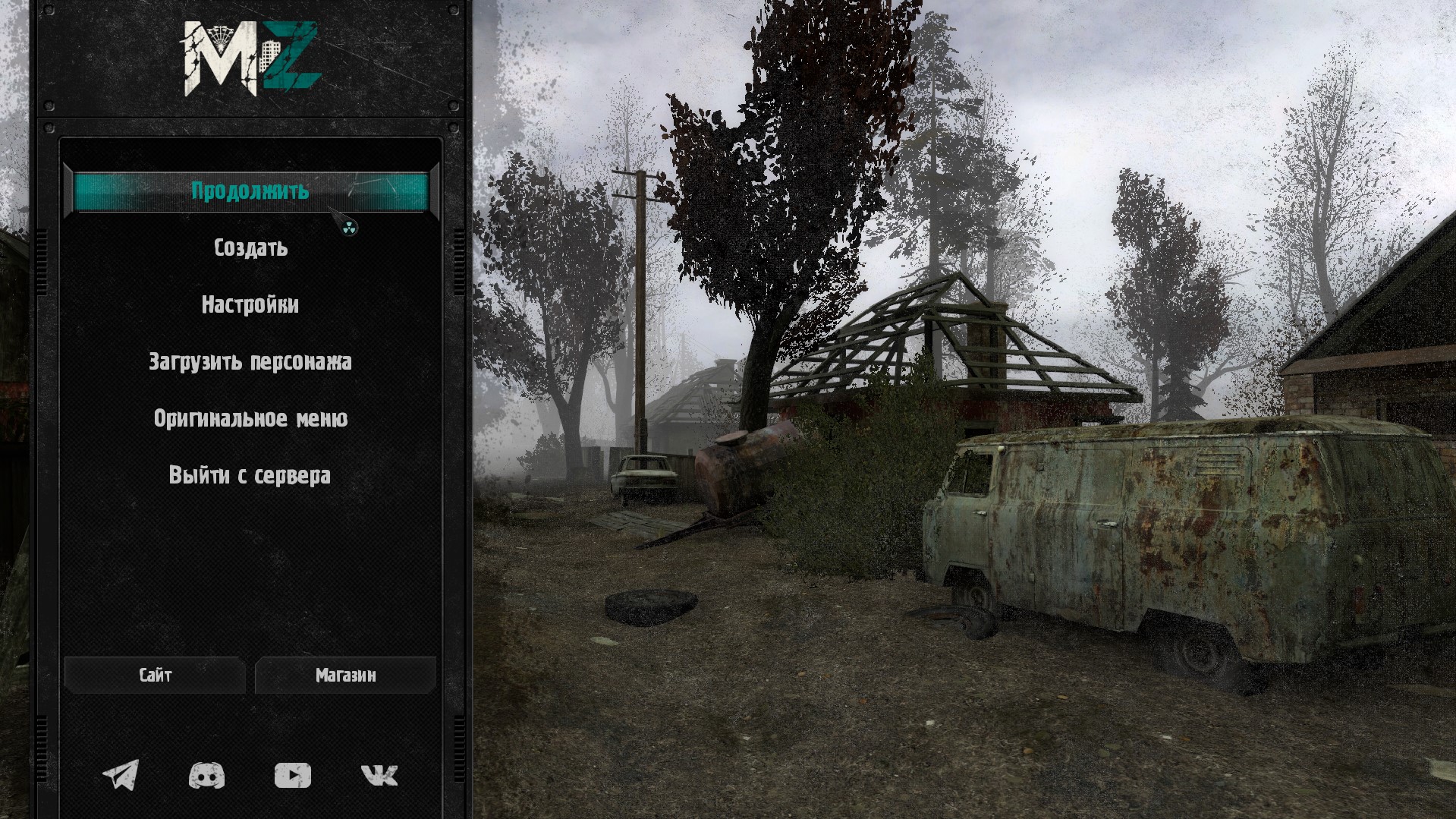Open the Discord icon link
This screenshot has width=1456, height=819.
click(206, 776)
